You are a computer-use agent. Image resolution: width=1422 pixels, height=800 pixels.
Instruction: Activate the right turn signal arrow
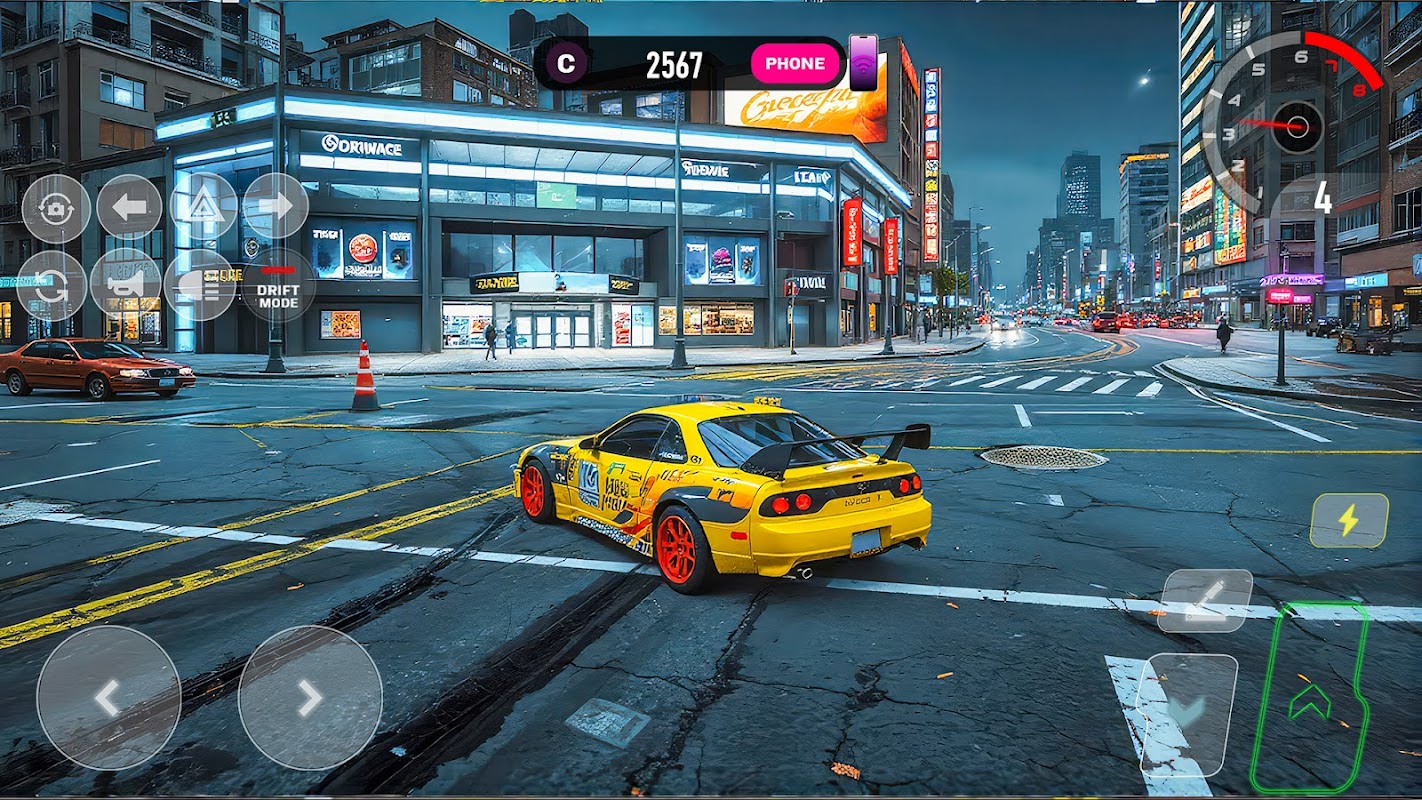(275, 206)
